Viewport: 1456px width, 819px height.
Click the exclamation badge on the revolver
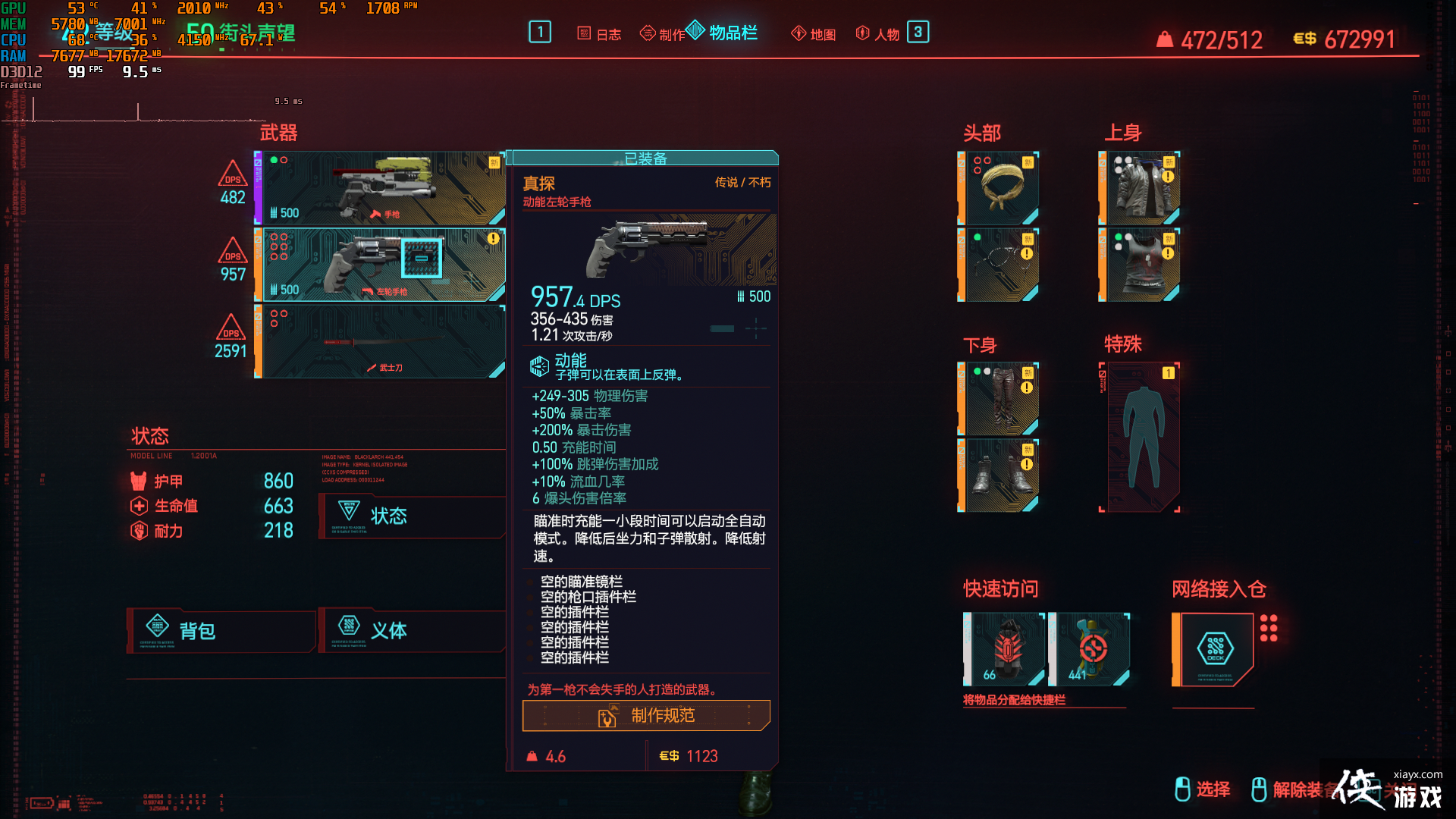pyautogui.click(x=493, y=239)
